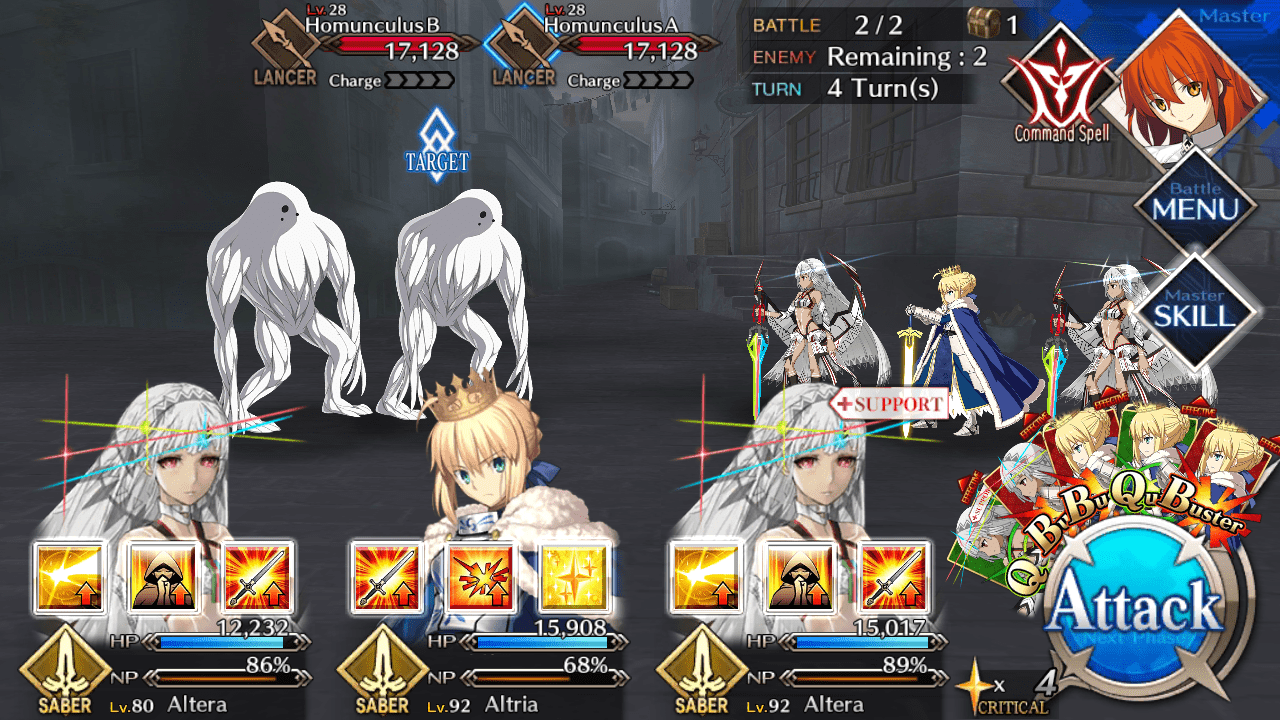Open the Lv.80 Altera Saber class emblem
The height and width of the screenshot is (720, 1280).
point(66,670)
